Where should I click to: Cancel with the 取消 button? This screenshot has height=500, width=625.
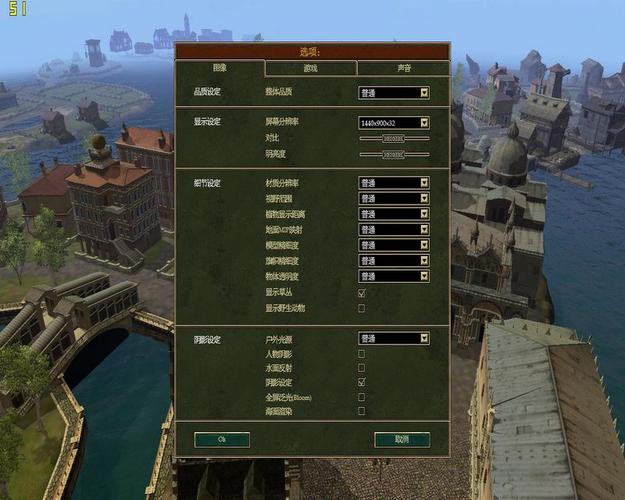(402, 439)
